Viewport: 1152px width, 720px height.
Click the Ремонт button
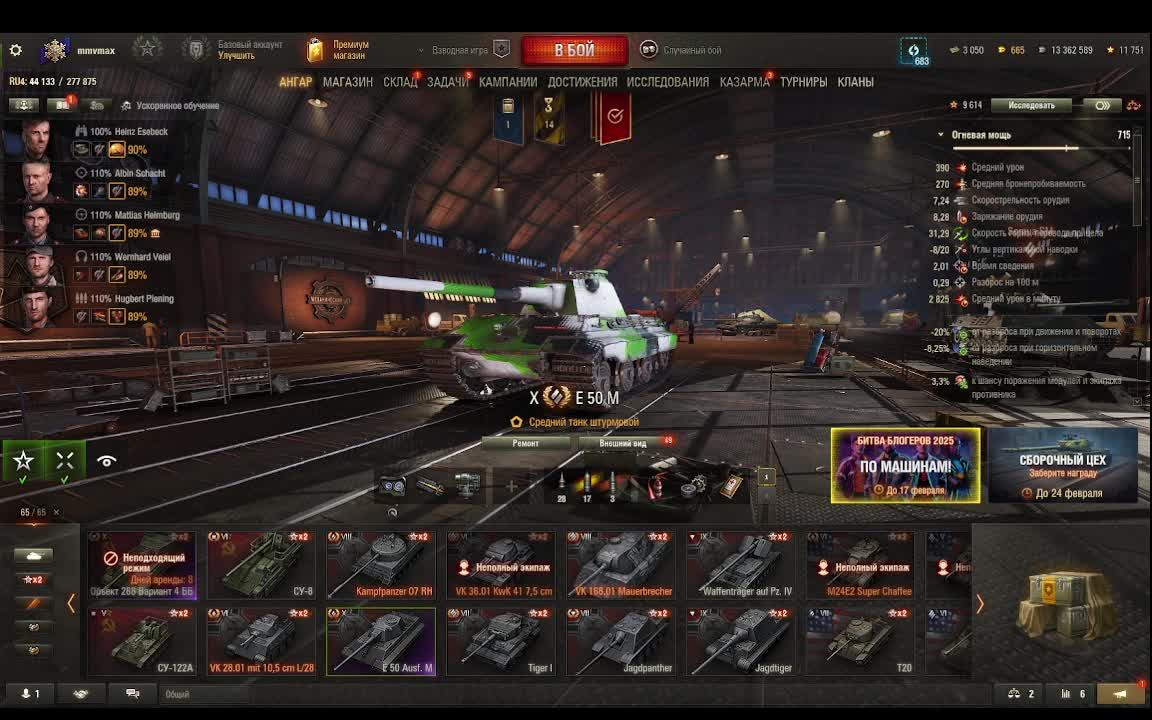525,443
